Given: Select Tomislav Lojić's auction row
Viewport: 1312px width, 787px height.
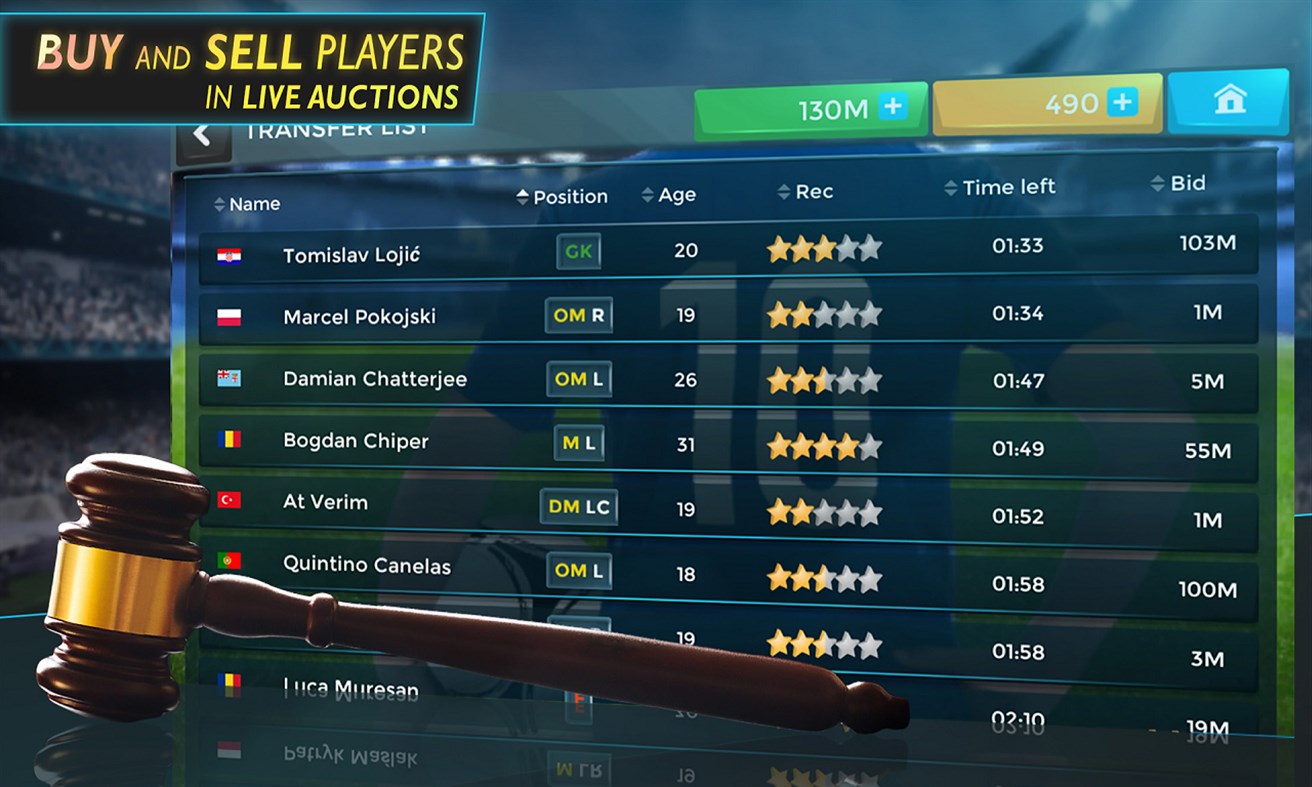Looking at the screenshot, I should 728,249.
